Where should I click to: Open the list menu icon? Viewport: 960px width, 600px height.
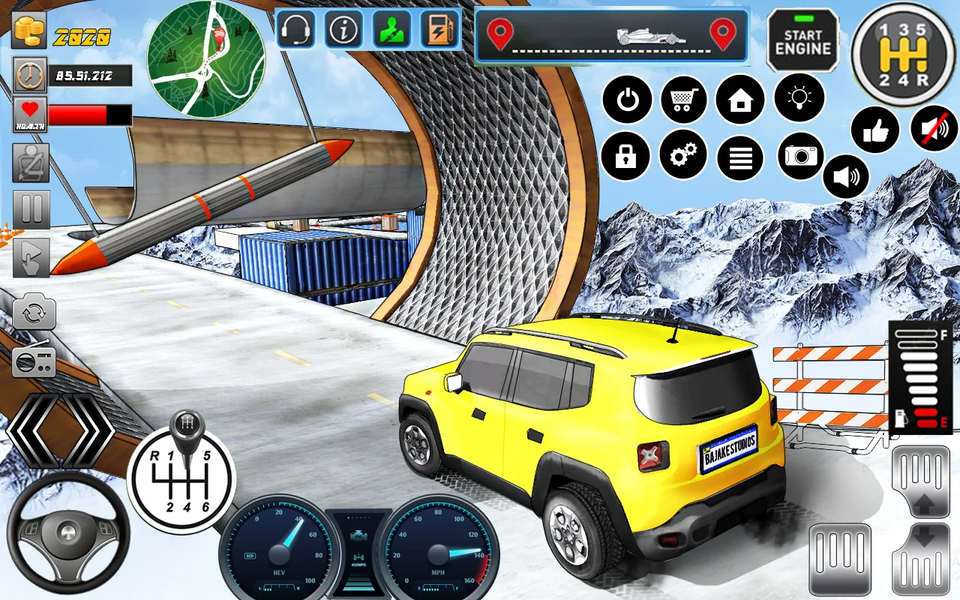tap(741, 157)
